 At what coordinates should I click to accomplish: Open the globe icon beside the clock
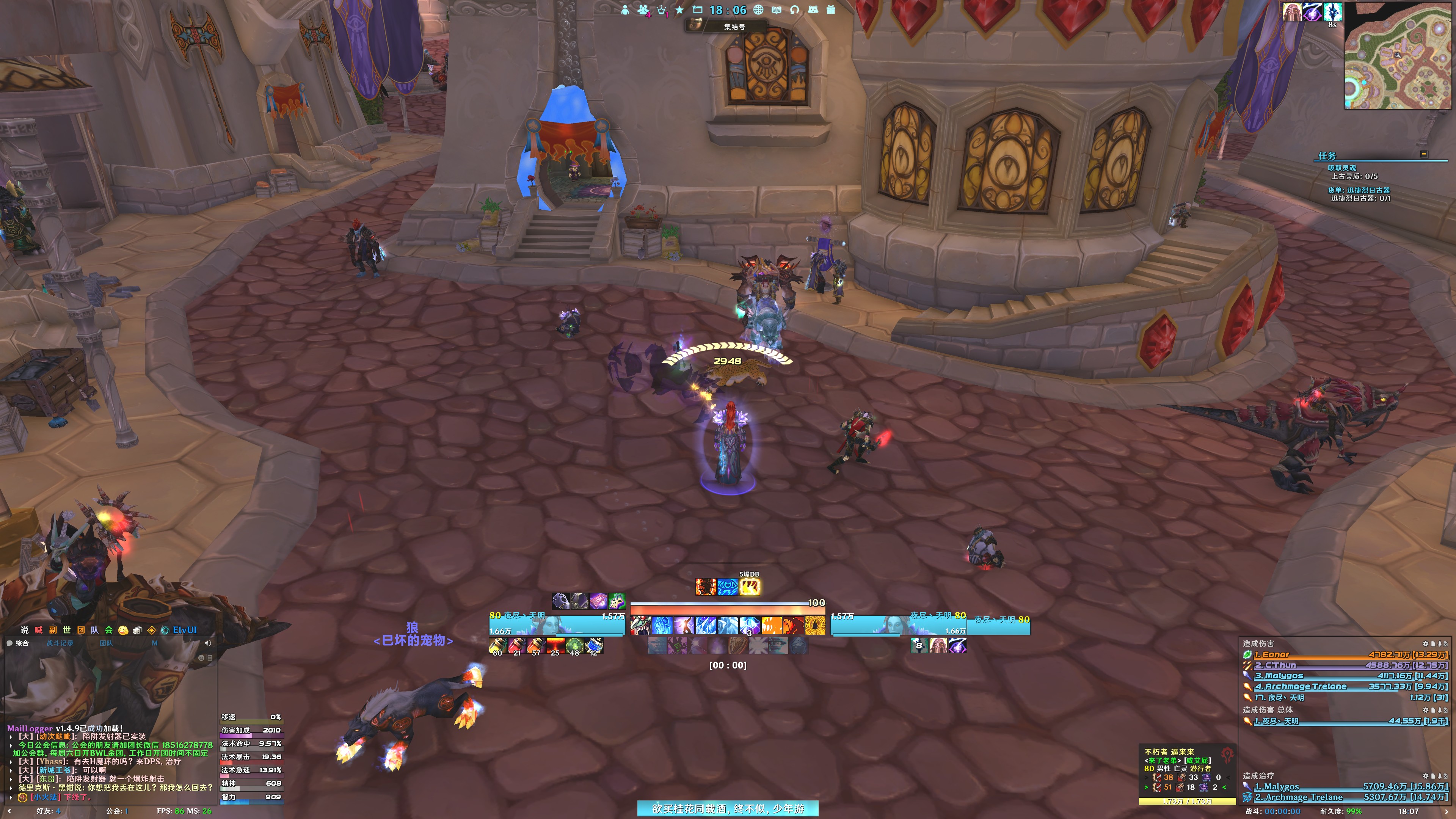click(x=758, y=9)
